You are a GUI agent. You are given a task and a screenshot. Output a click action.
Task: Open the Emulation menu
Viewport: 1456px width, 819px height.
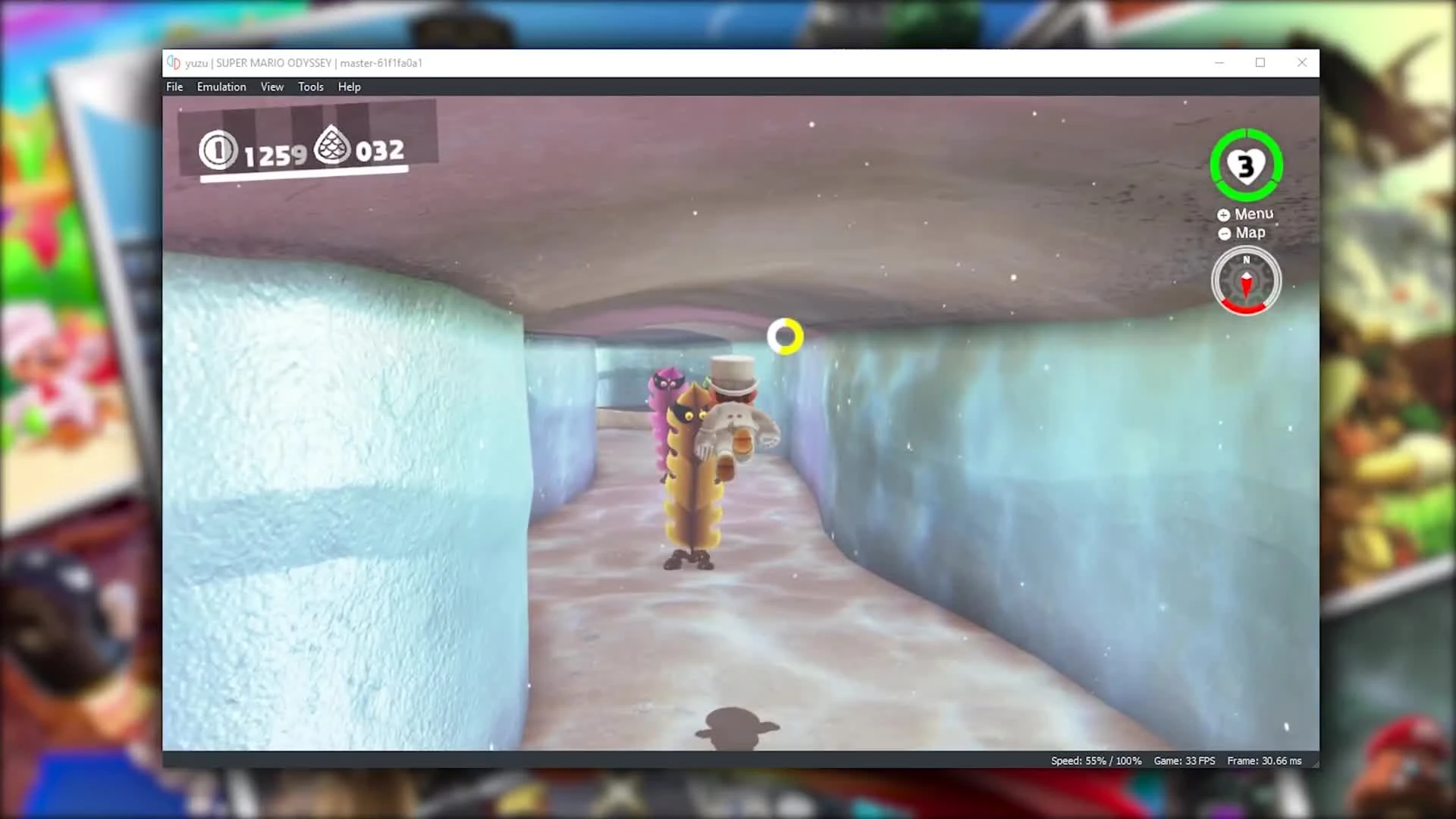(221, 86)
